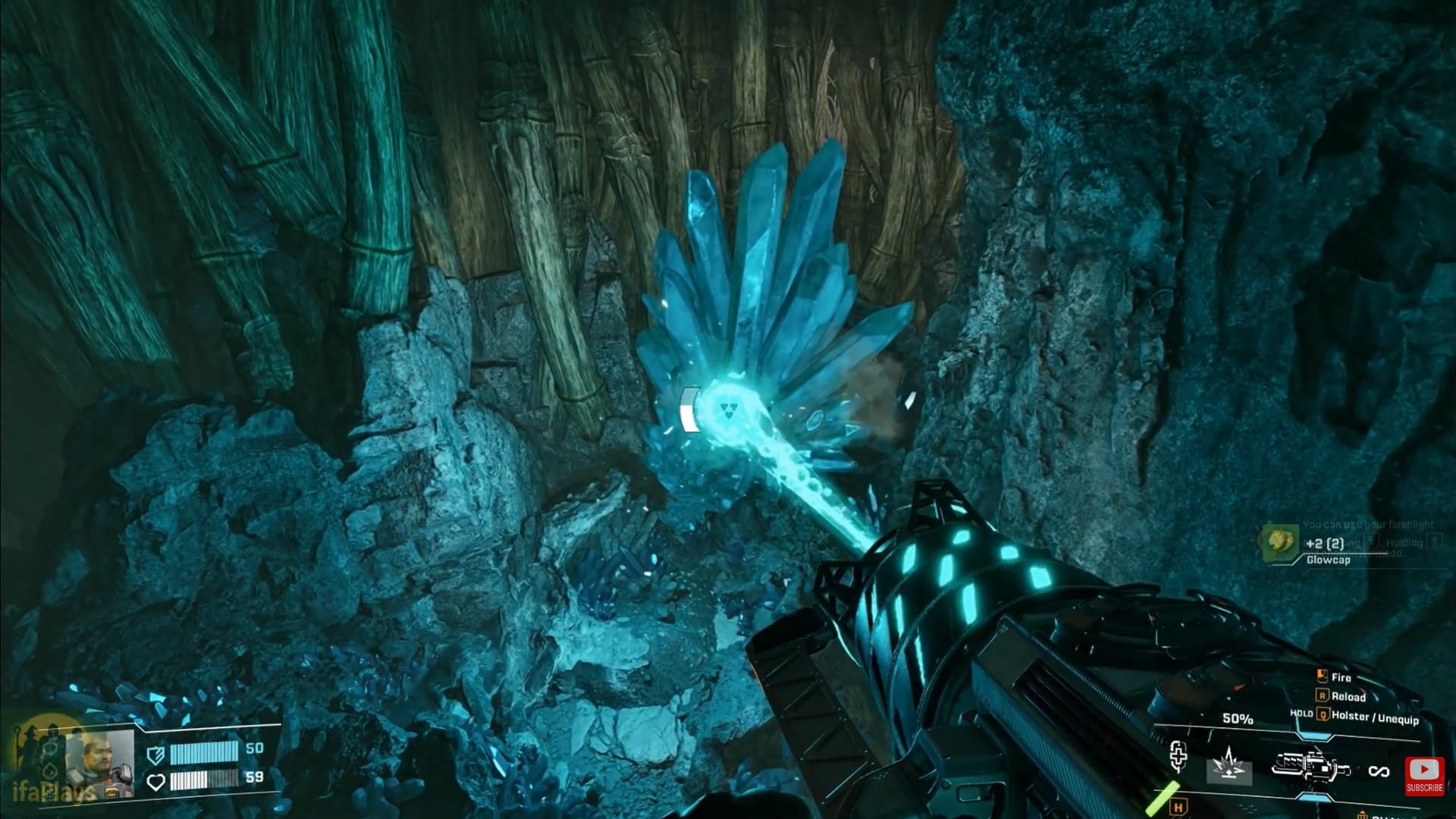Select the equipped mining drill weapon icon
The image size is (1456, 819).
pos(1310,767)
